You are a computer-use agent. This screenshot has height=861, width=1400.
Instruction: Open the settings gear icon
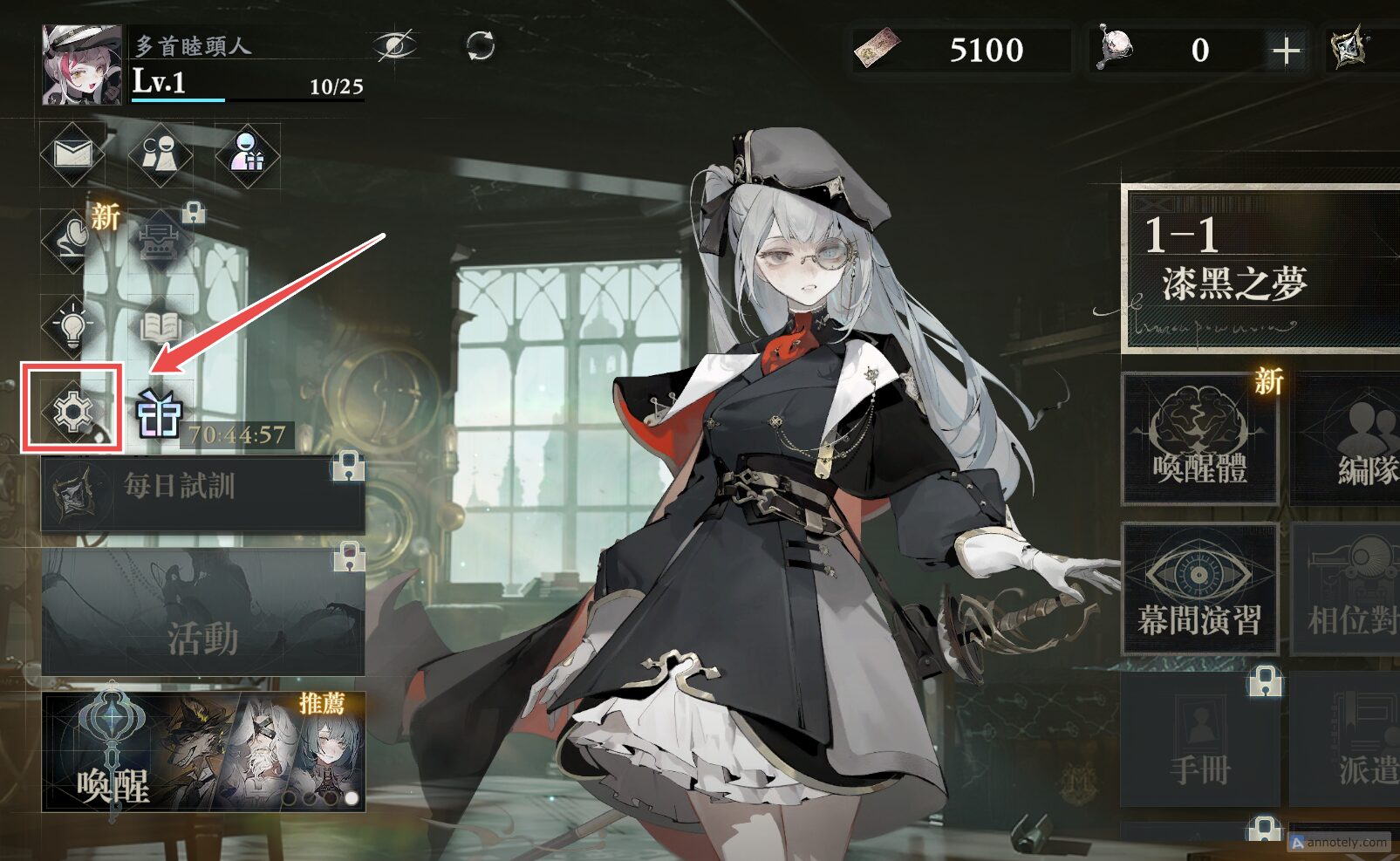pos(72,410)
